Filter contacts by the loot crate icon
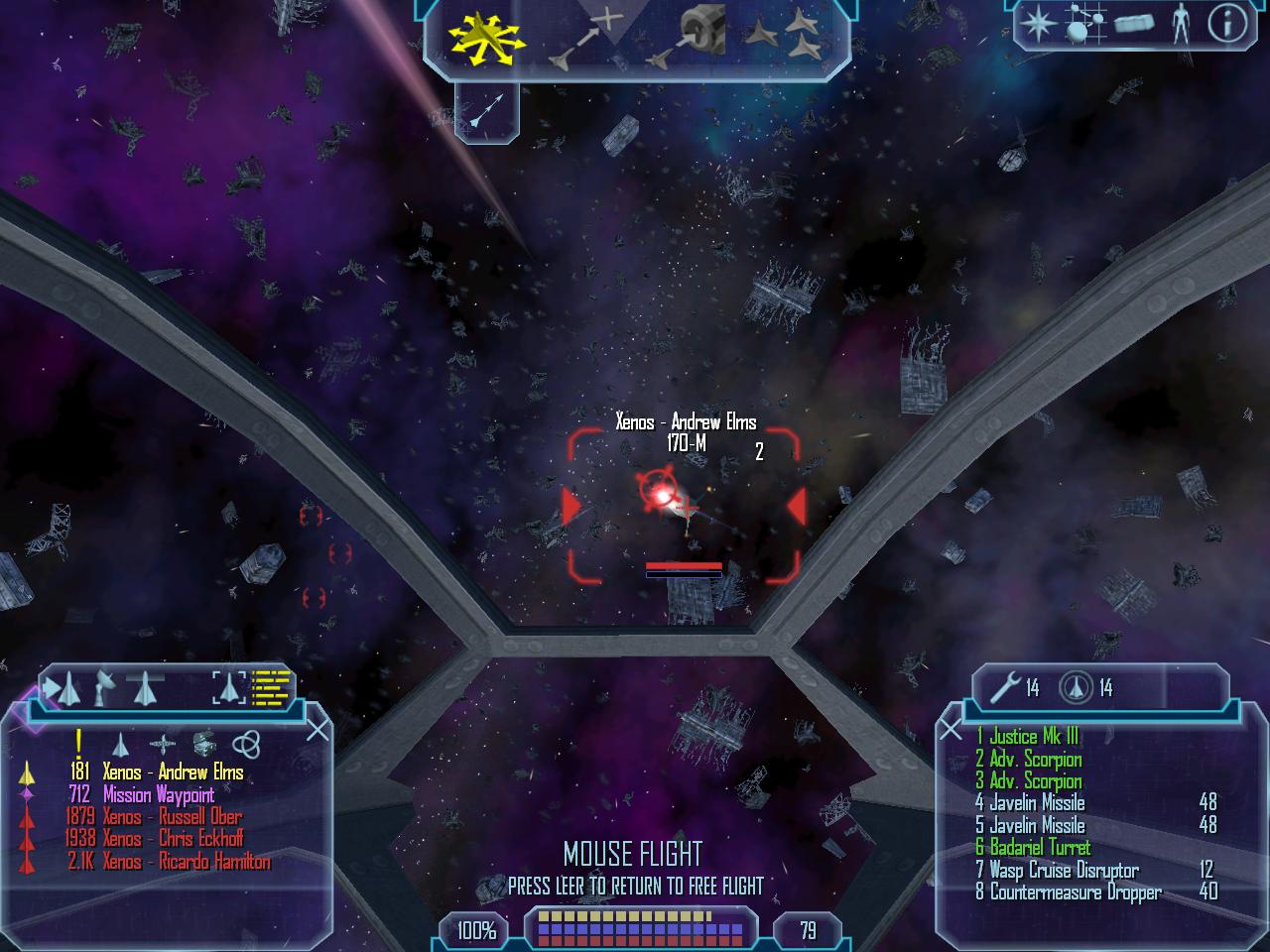Viewport: 1270px width, 952px height. 204,744
